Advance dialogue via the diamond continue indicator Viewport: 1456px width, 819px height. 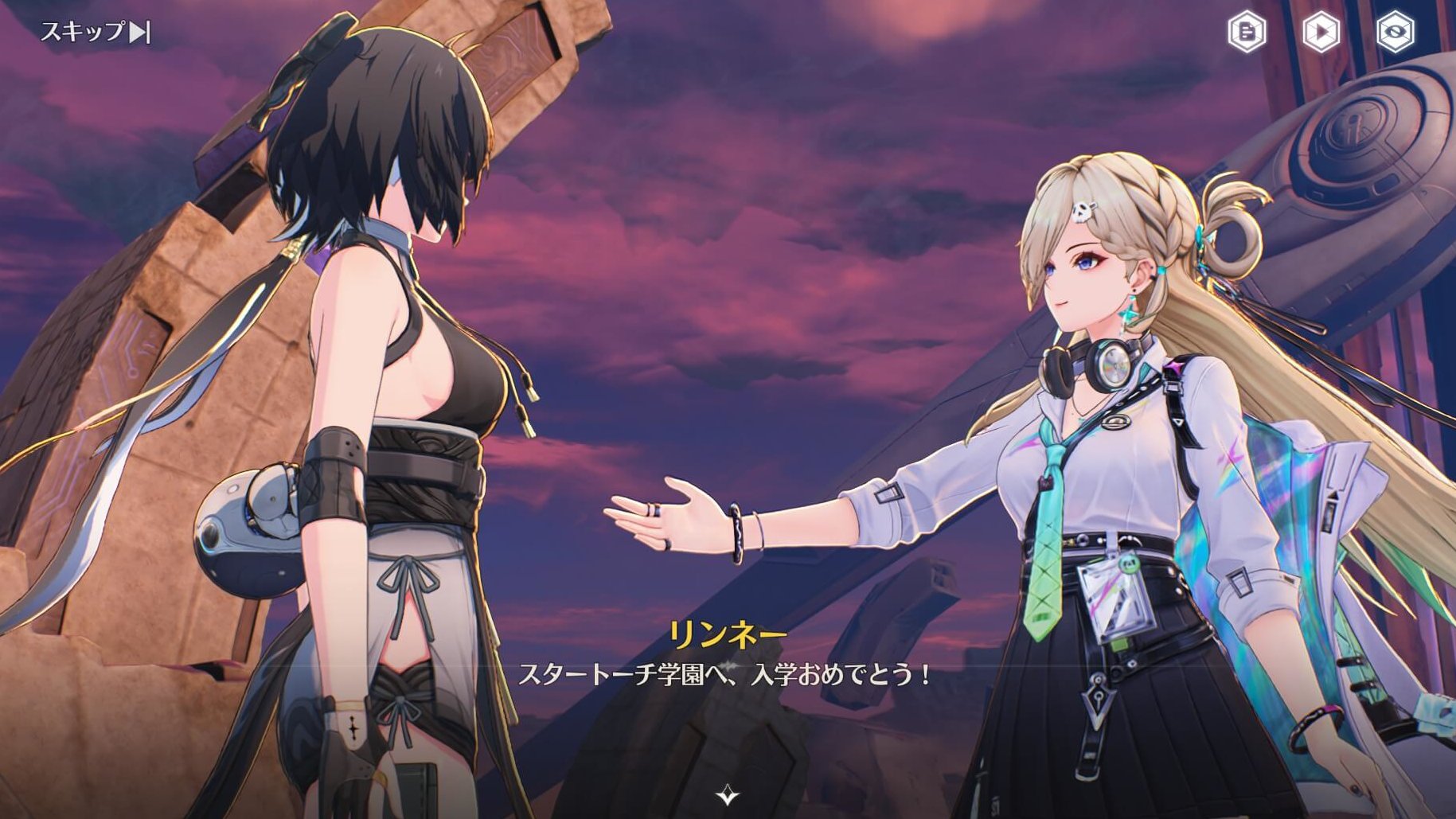[727, 795]
